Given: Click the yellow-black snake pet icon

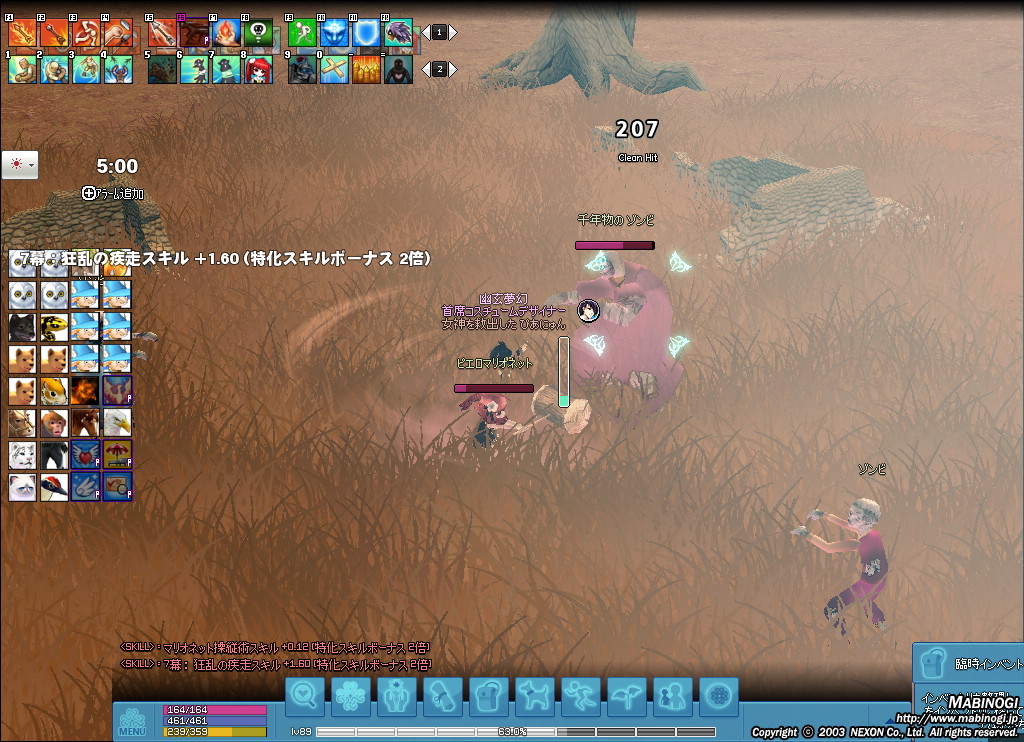Looking at the screenshot, I should pos(54,327).
